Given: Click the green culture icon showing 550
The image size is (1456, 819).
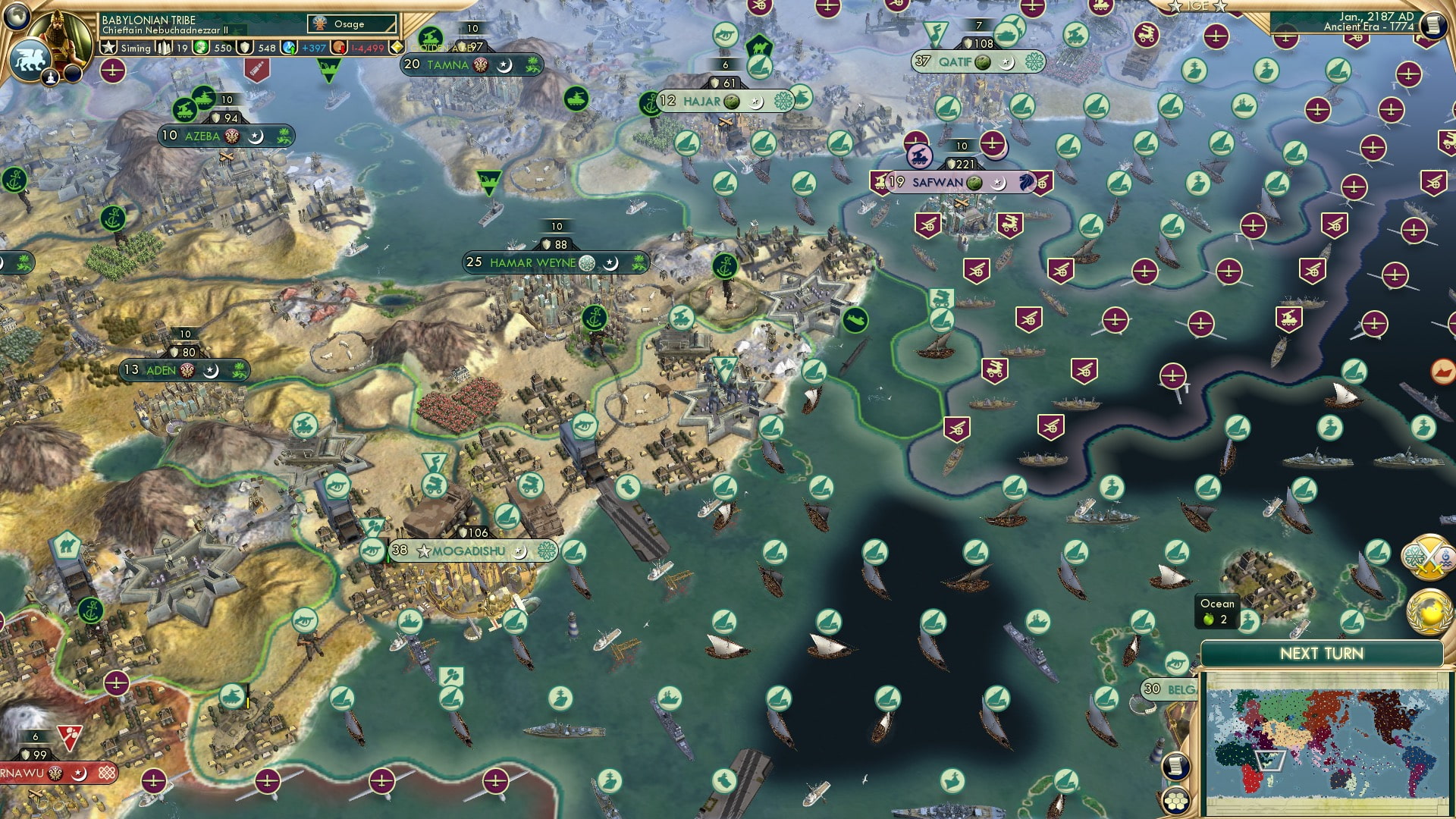Looking at the screenshot, I should tap(202, 48).
